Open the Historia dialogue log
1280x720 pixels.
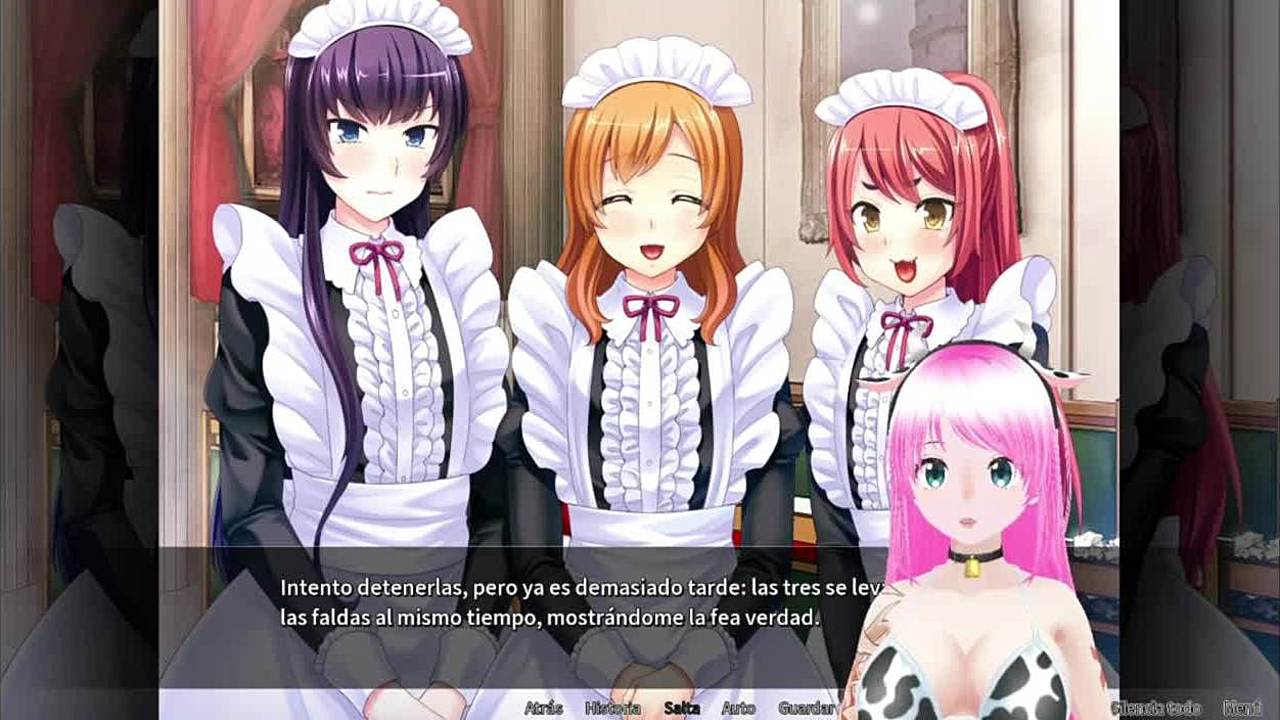612,708
